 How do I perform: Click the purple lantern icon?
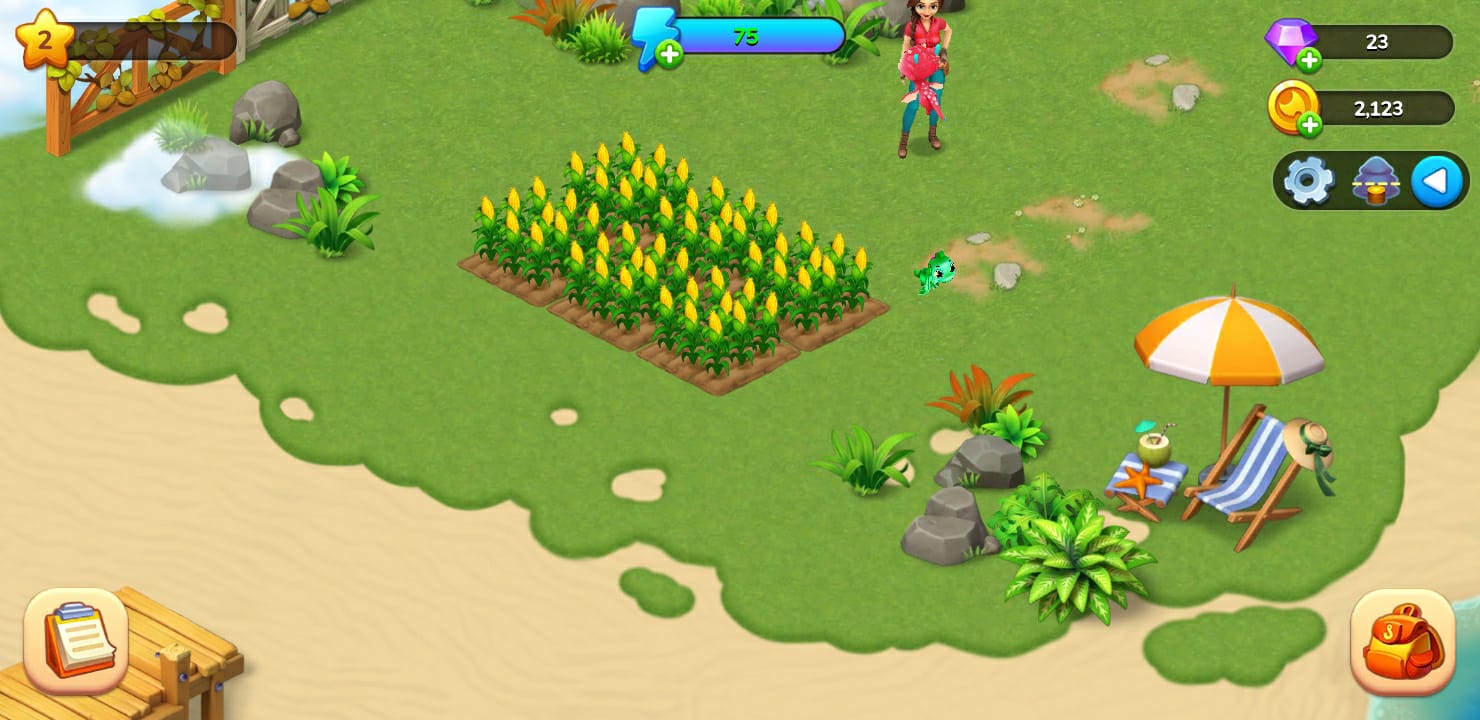(x=1376, y=181)
